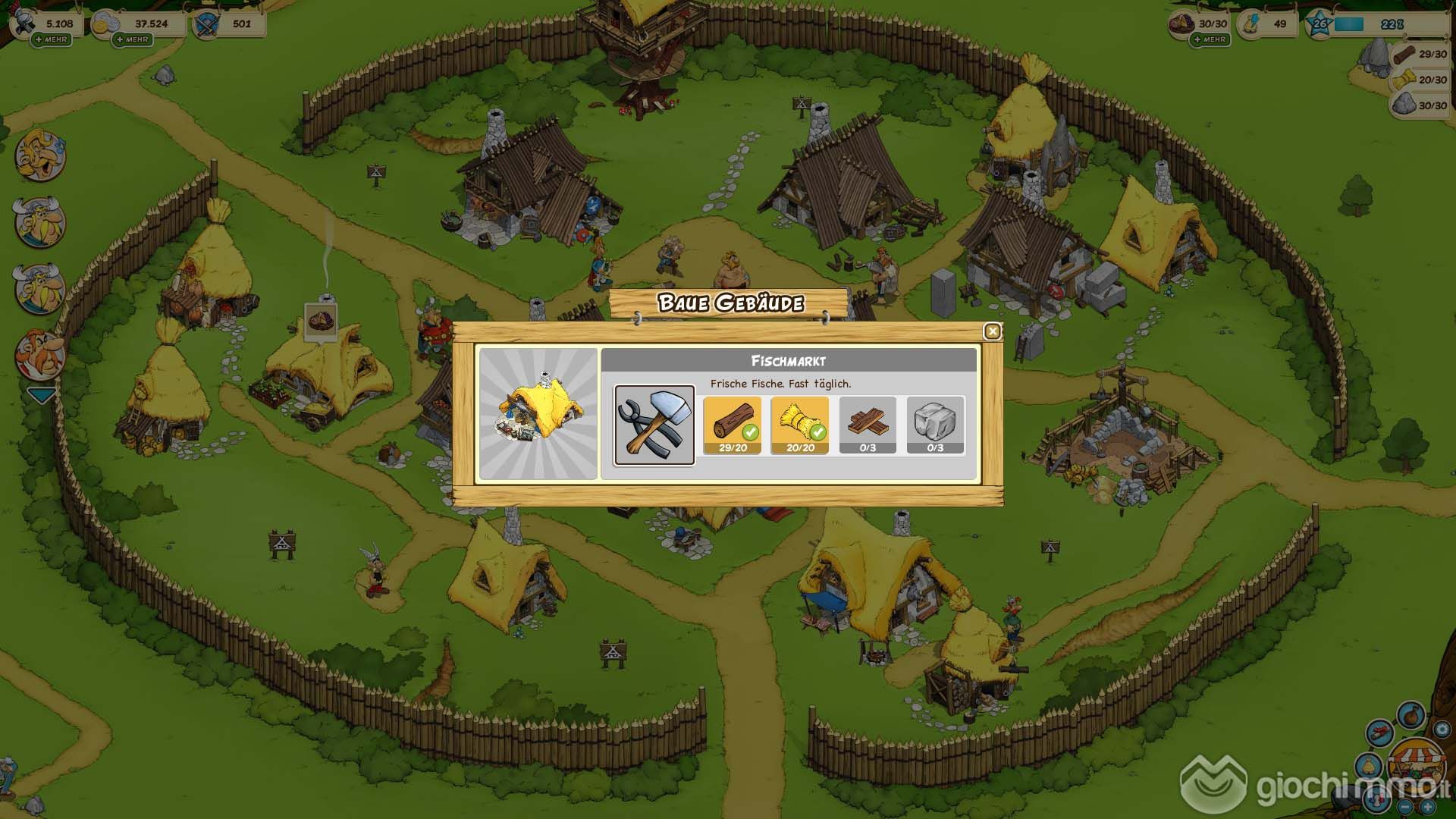
Task: Get more food via Mehr button
Action: (1210, 39)
